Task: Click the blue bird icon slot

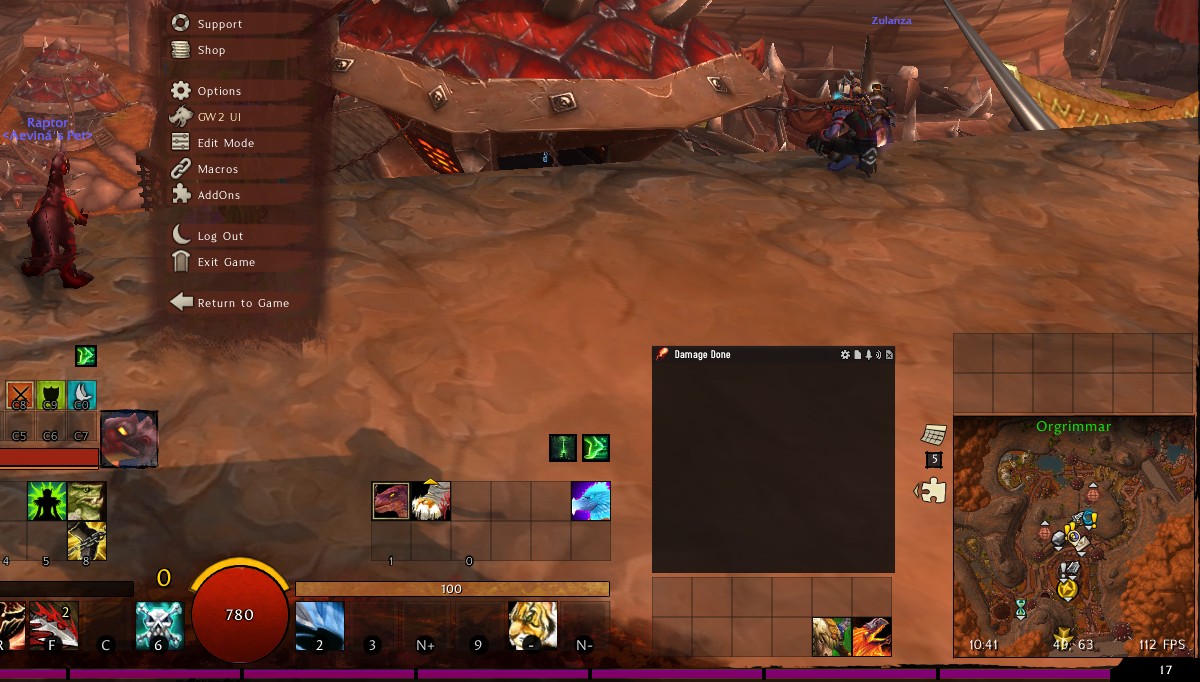Action: (590, 500)
